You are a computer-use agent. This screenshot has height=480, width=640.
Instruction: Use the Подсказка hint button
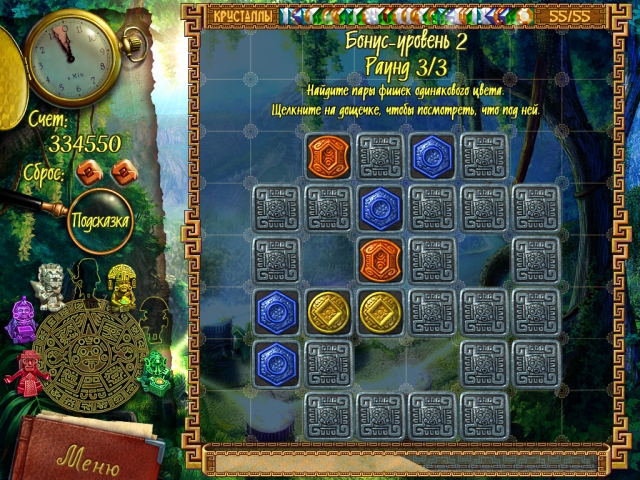100,219
